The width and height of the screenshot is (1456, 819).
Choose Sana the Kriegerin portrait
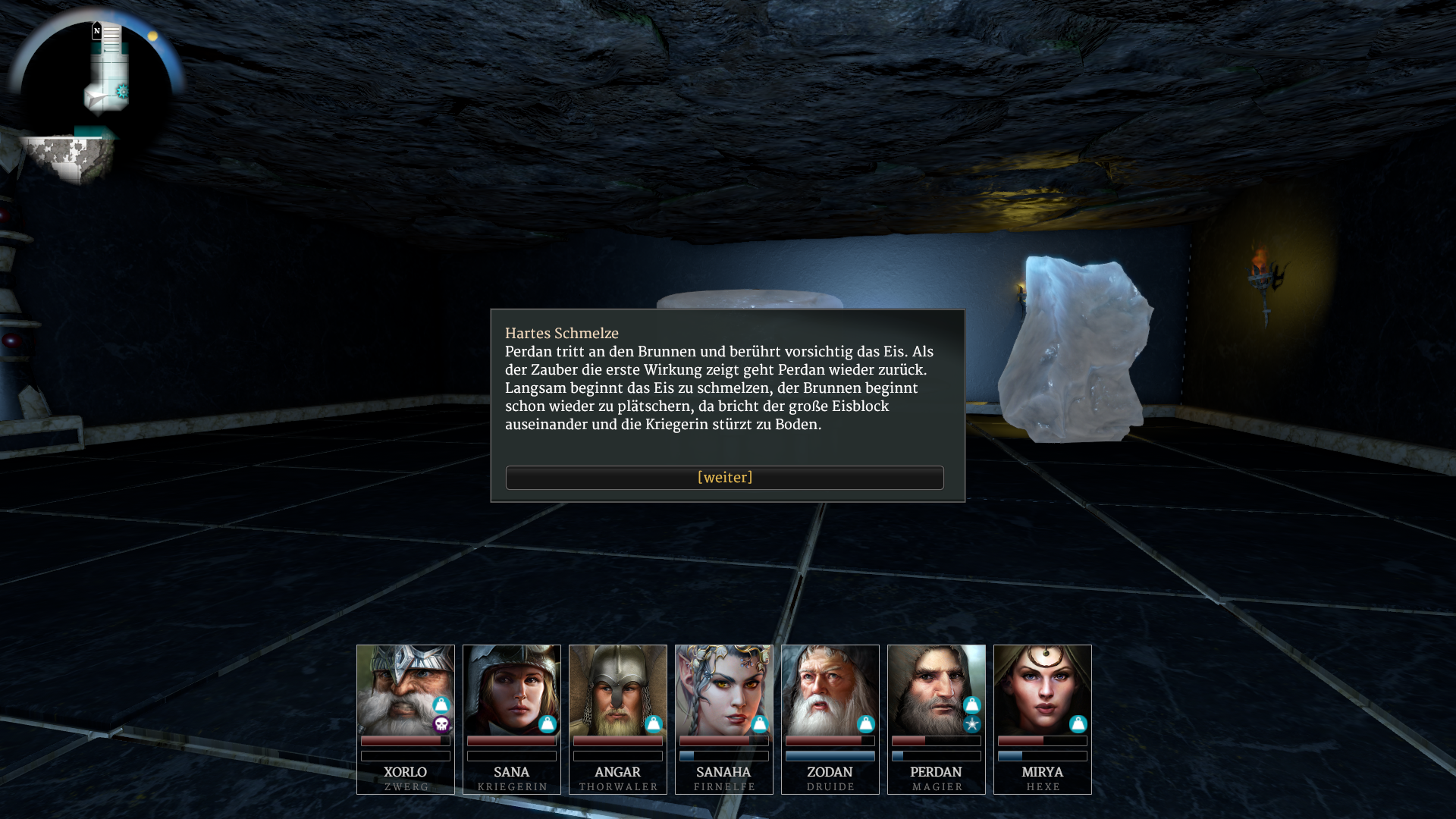(511, 689)
